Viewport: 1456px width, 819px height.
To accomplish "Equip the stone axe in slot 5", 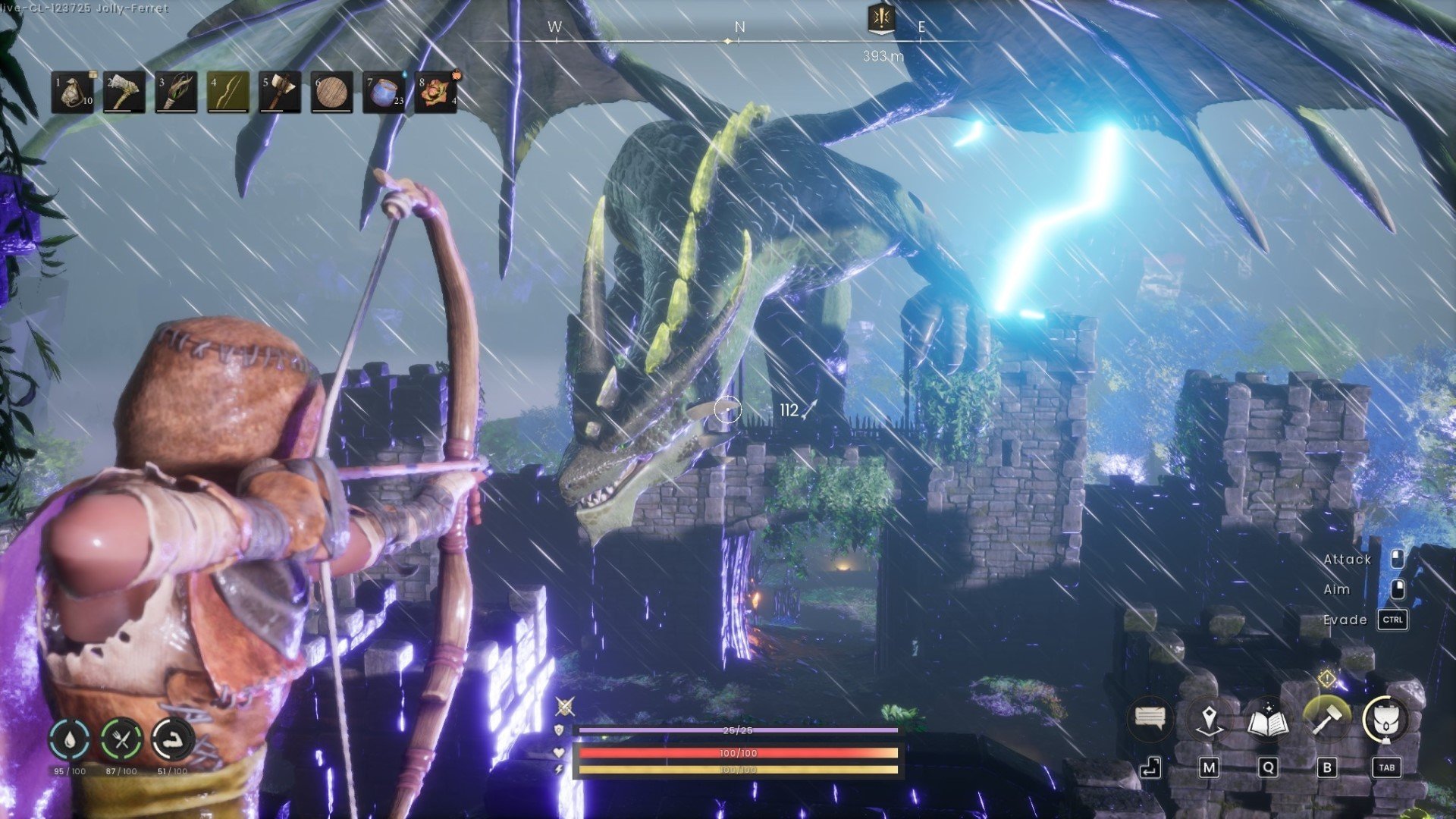I will click(x=280, y=93).
